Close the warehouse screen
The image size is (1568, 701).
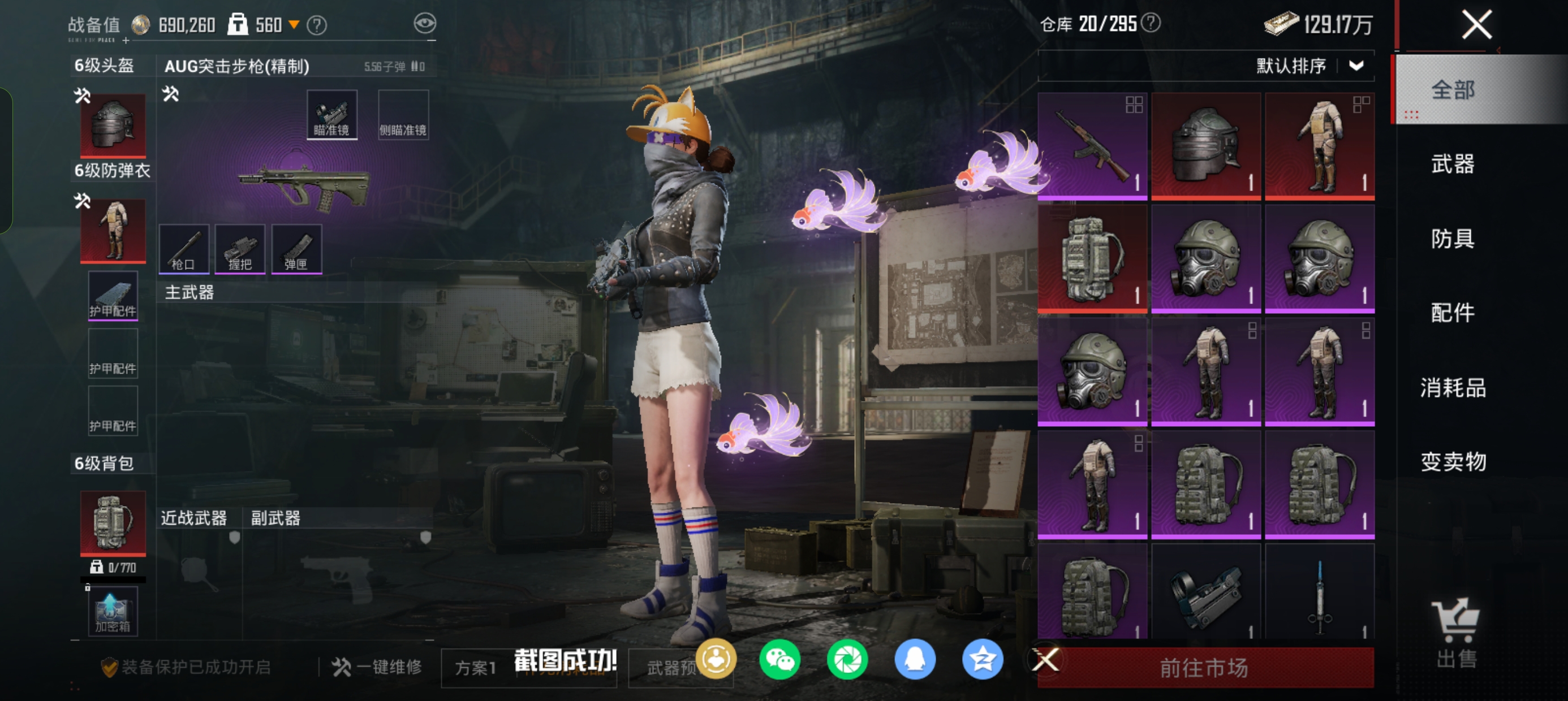click(1476, 25)
